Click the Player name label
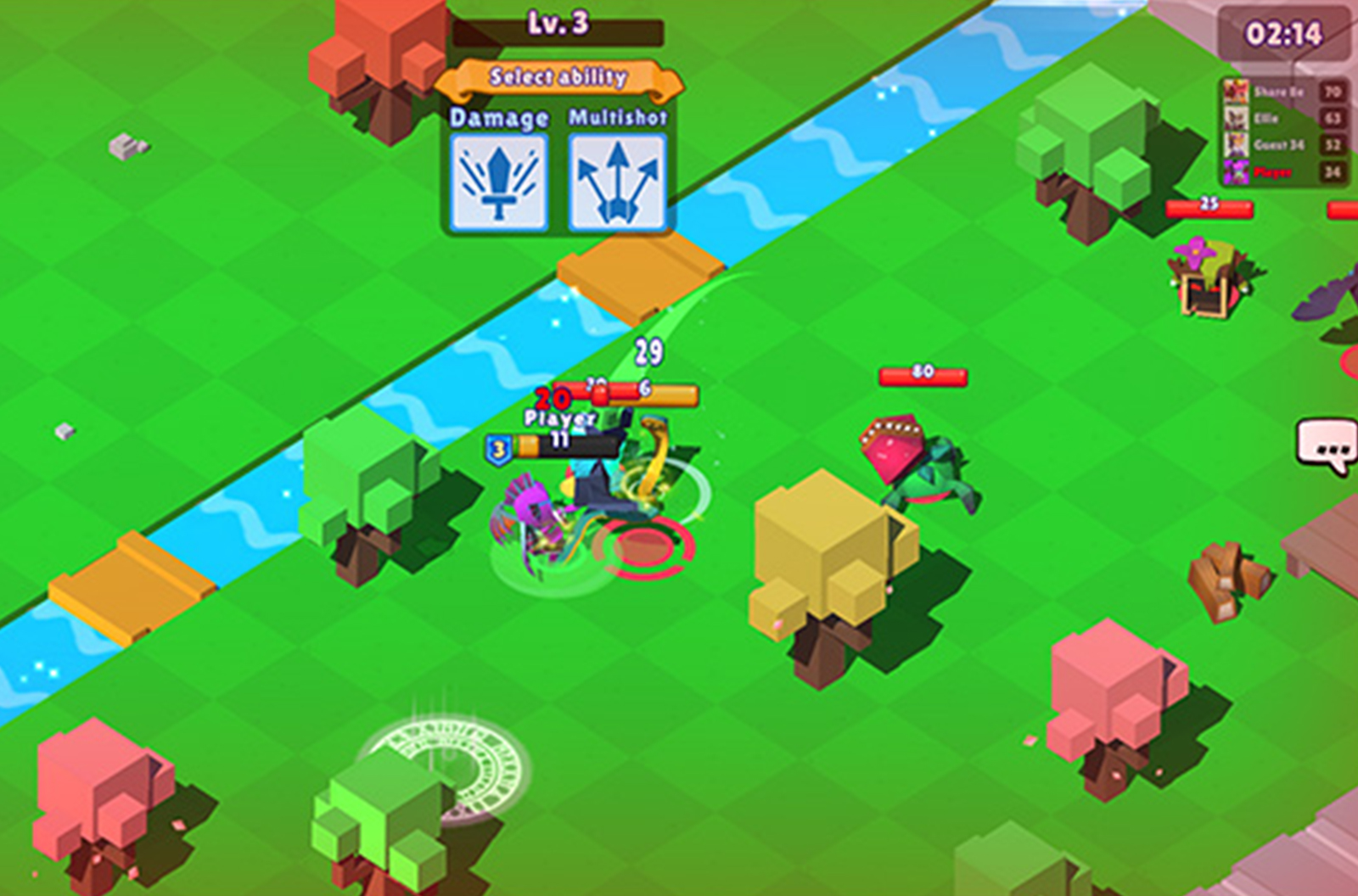The image size is (1358, 896). (x=560, y=418)
